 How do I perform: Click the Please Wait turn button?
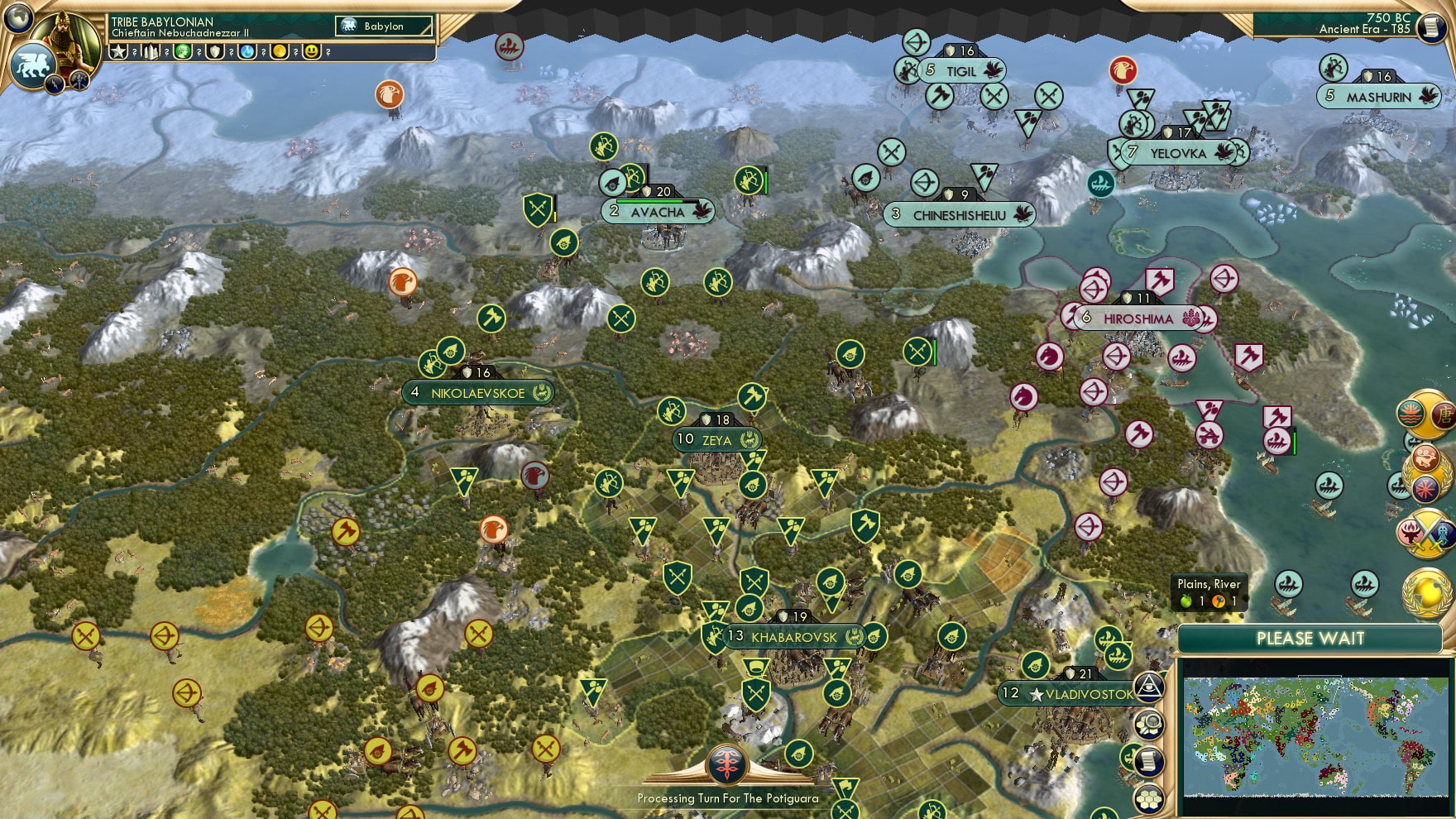click(1310, 639)
